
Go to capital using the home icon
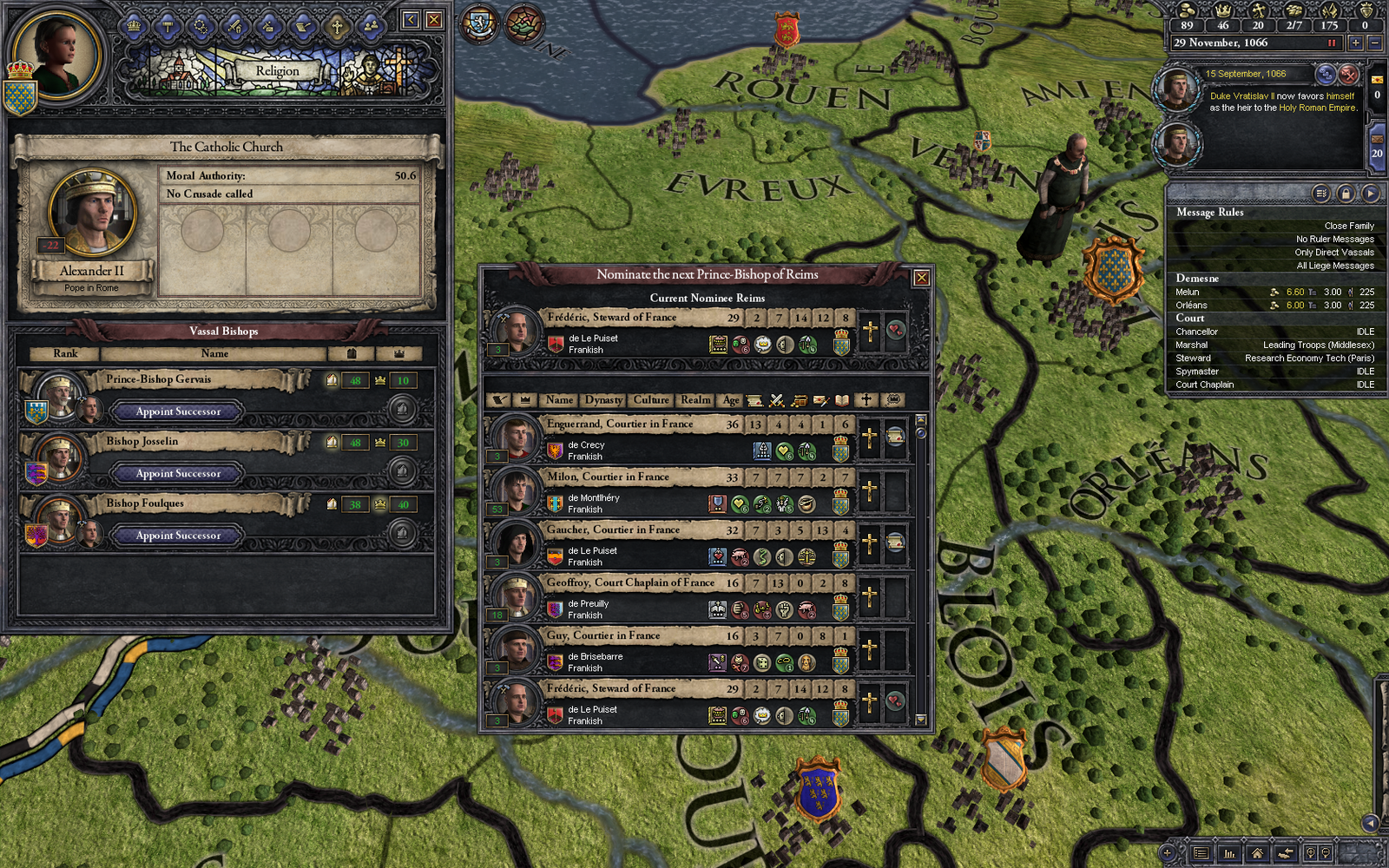coord(1257,854)
